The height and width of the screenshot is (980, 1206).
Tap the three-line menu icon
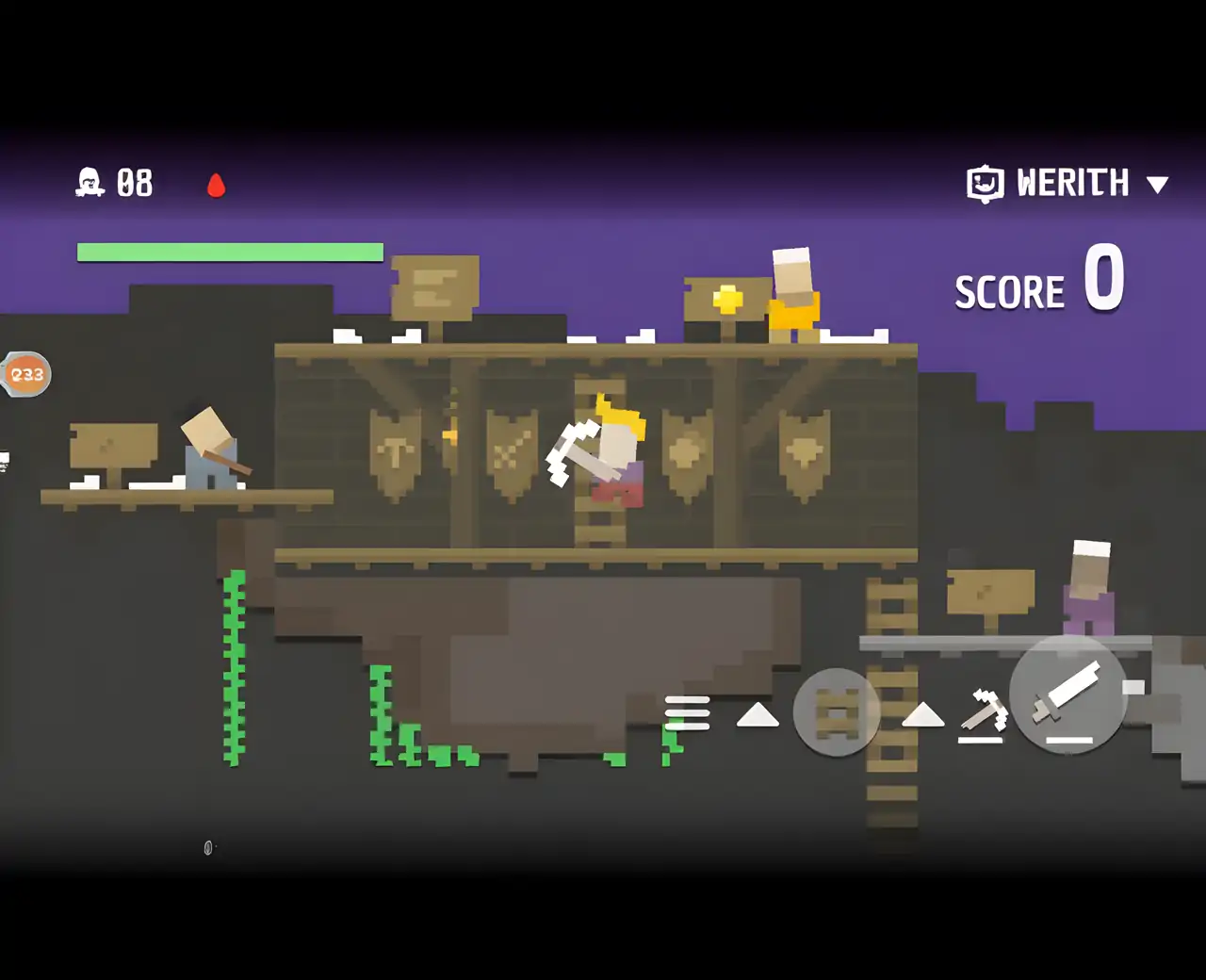(687, 713)
